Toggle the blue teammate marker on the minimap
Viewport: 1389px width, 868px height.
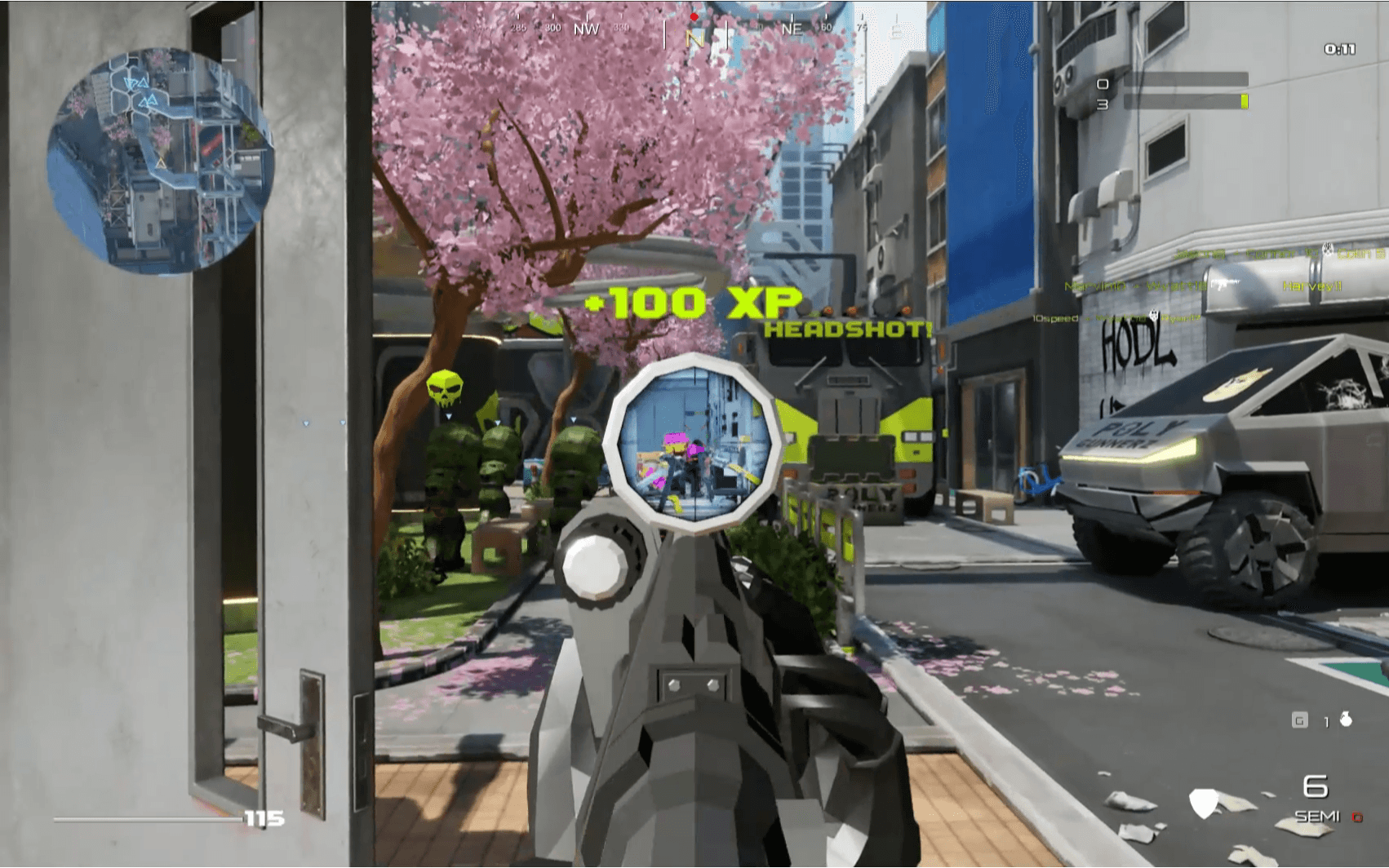pos(145,82)
